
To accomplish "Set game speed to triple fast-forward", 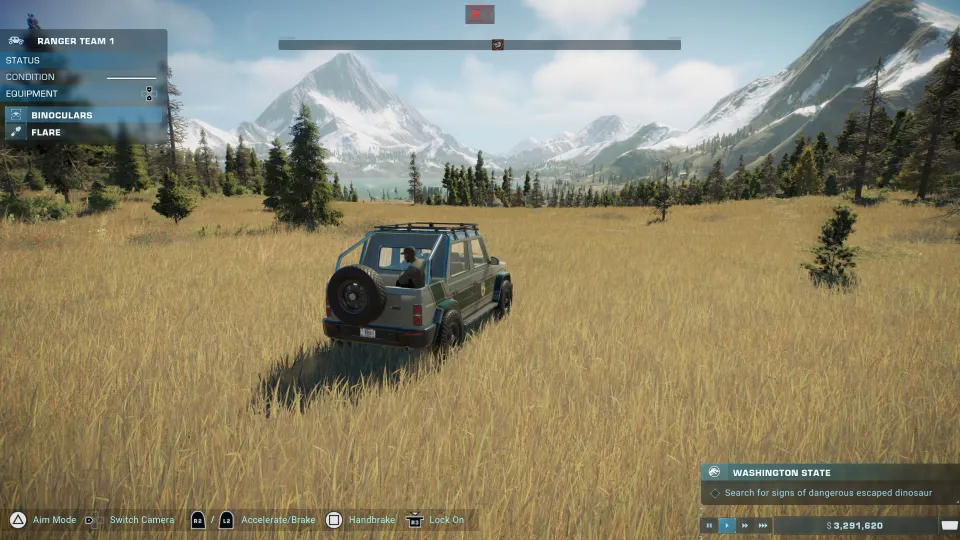I will click(763, 525).
